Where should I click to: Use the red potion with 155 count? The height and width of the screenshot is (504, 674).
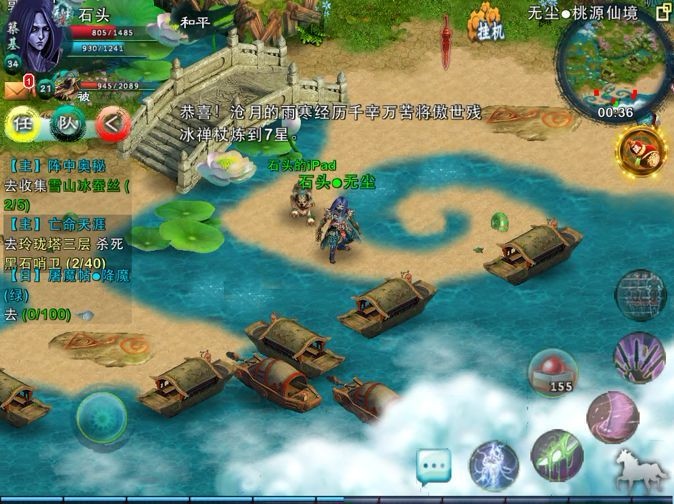(552, 372)
